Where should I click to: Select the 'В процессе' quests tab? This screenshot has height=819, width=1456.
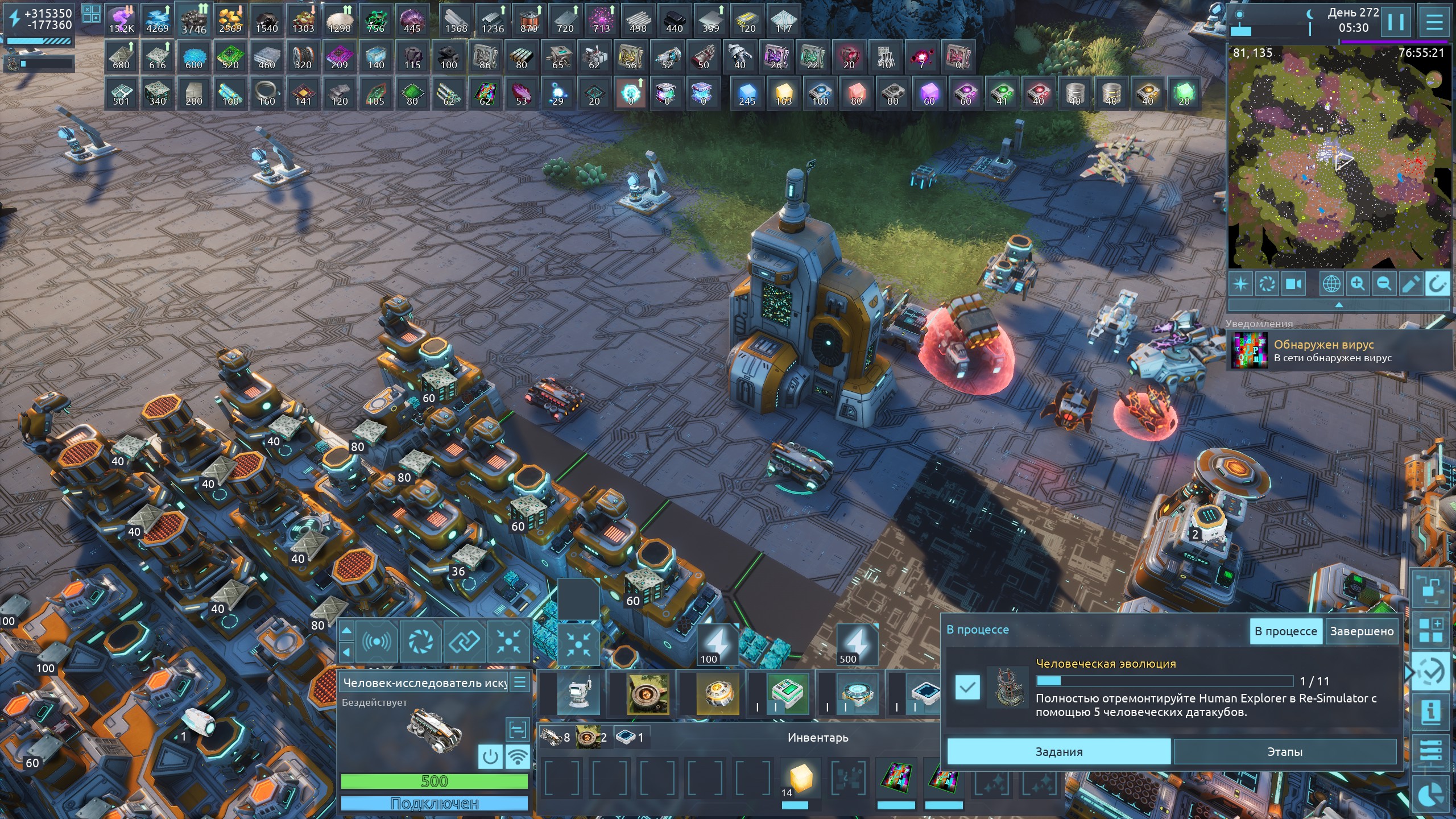click(1285, 631)
